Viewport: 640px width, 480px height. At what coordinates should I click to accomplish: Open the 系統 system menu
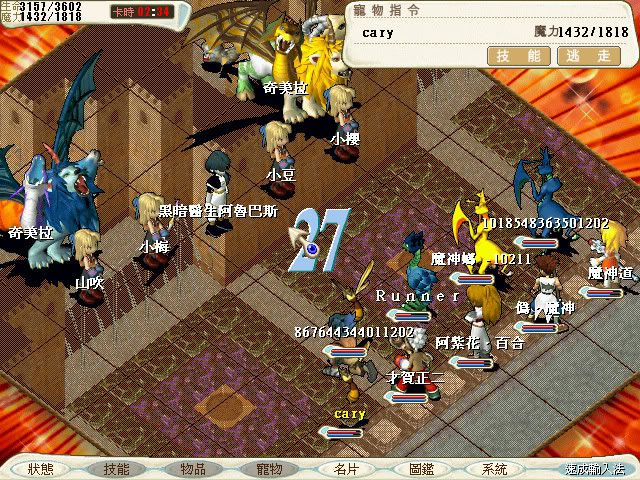(x=494, y=469)
